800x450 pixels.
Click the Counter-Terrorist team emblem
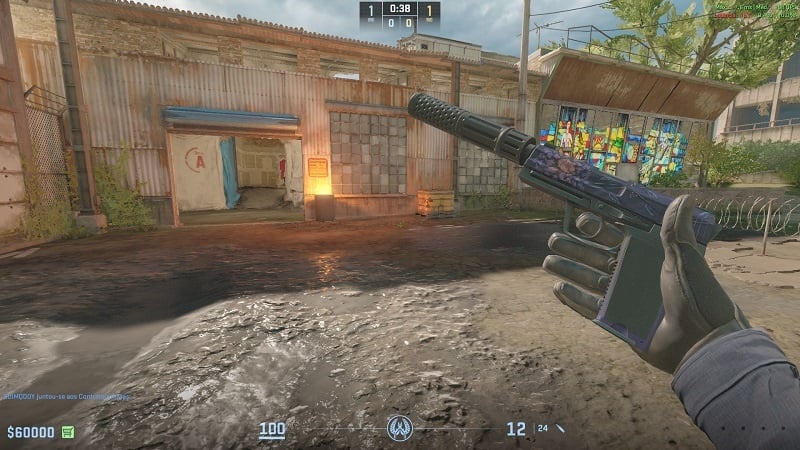400,430
